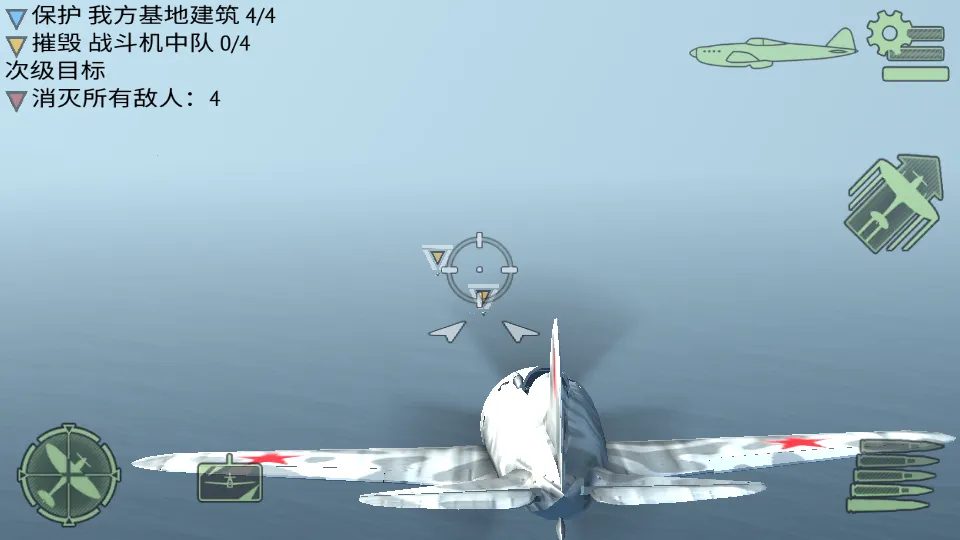
Task: Activate the plane speed boost arrow
Action: (x=893, y=203)
